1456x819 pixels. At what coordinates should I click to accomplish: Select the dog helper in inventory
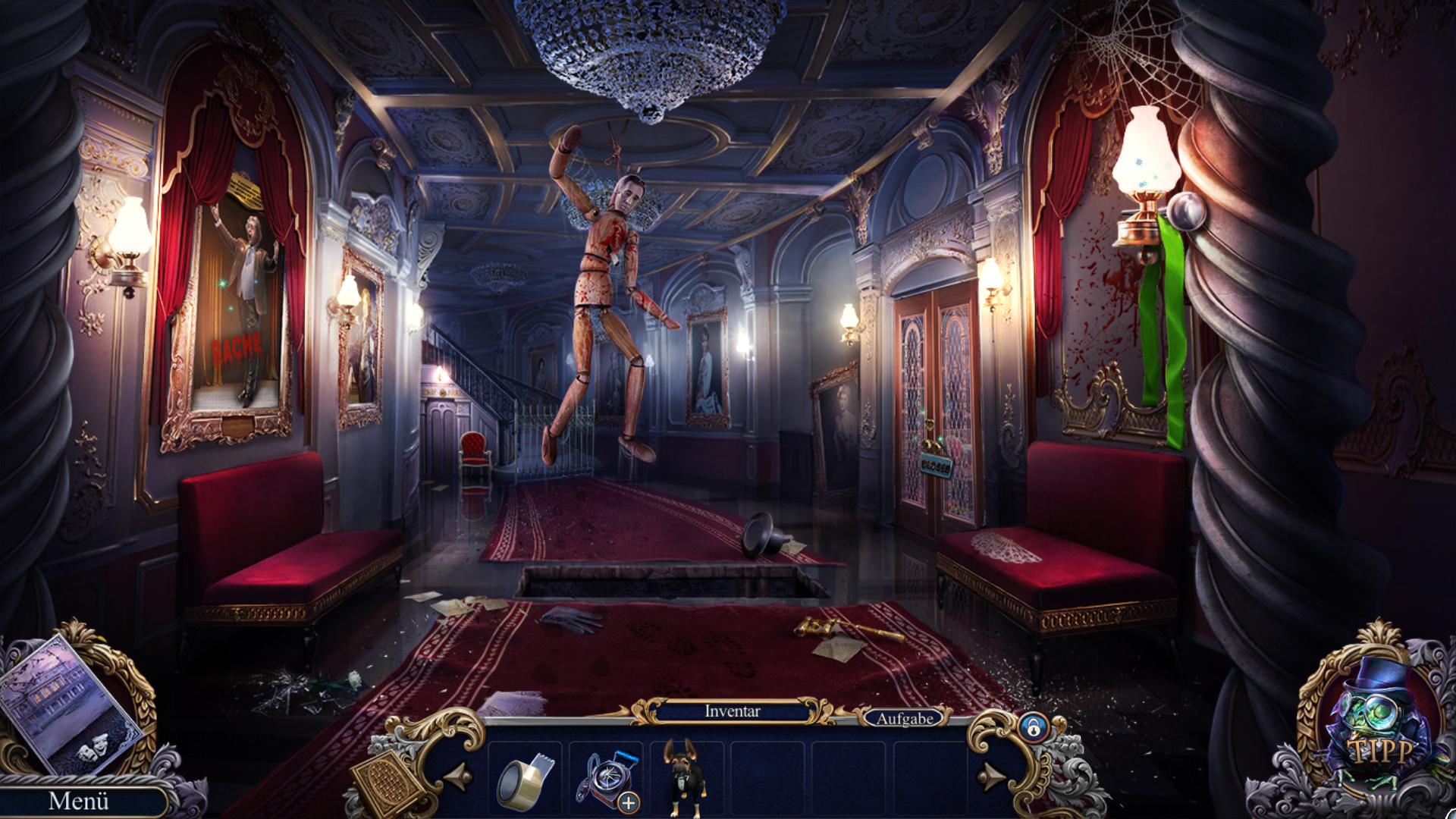click(682, 778)
